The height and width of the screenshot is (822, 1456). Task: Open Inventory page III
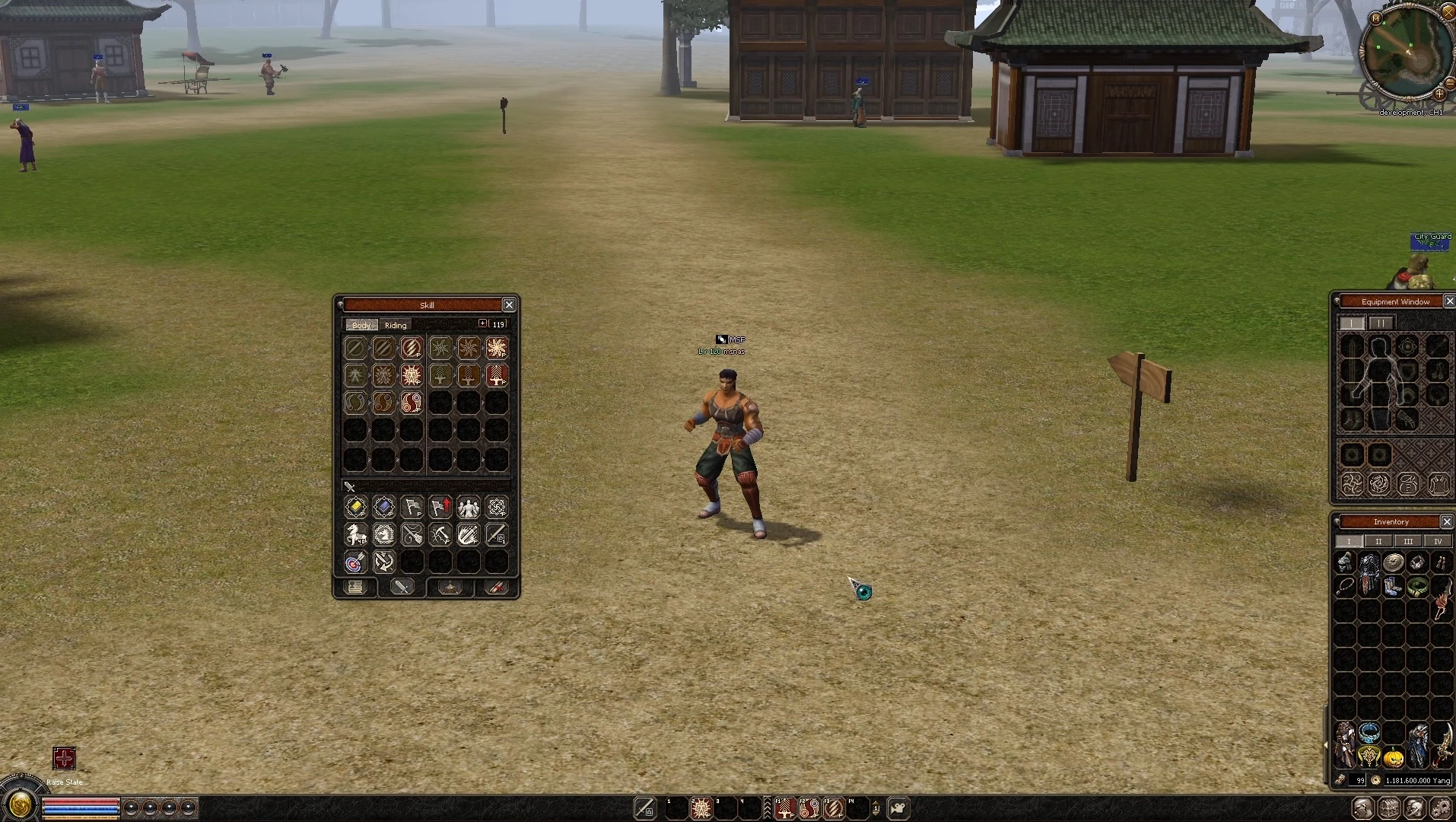[1408, 541]
